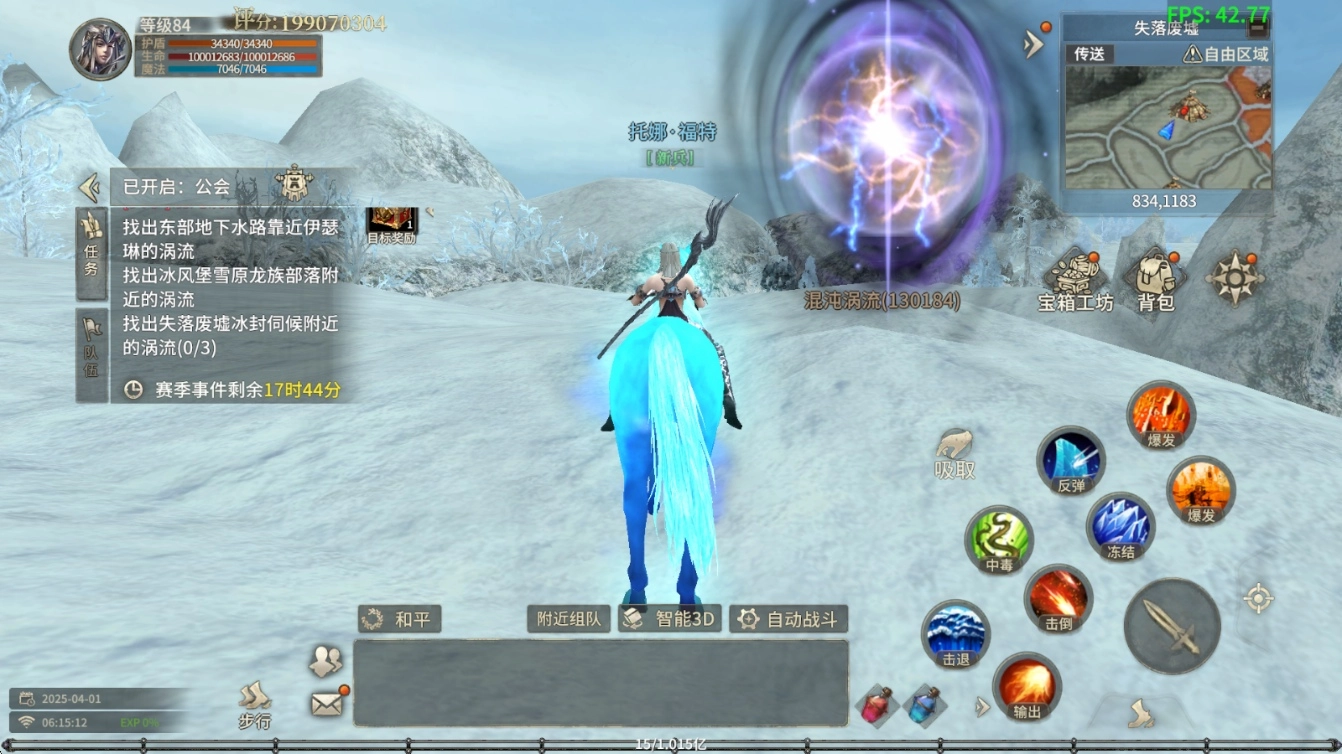The height and width of the screenshot is (754, 1342).
Task: Tap the sword basic attack button
Action: (x=1172, y=626)
